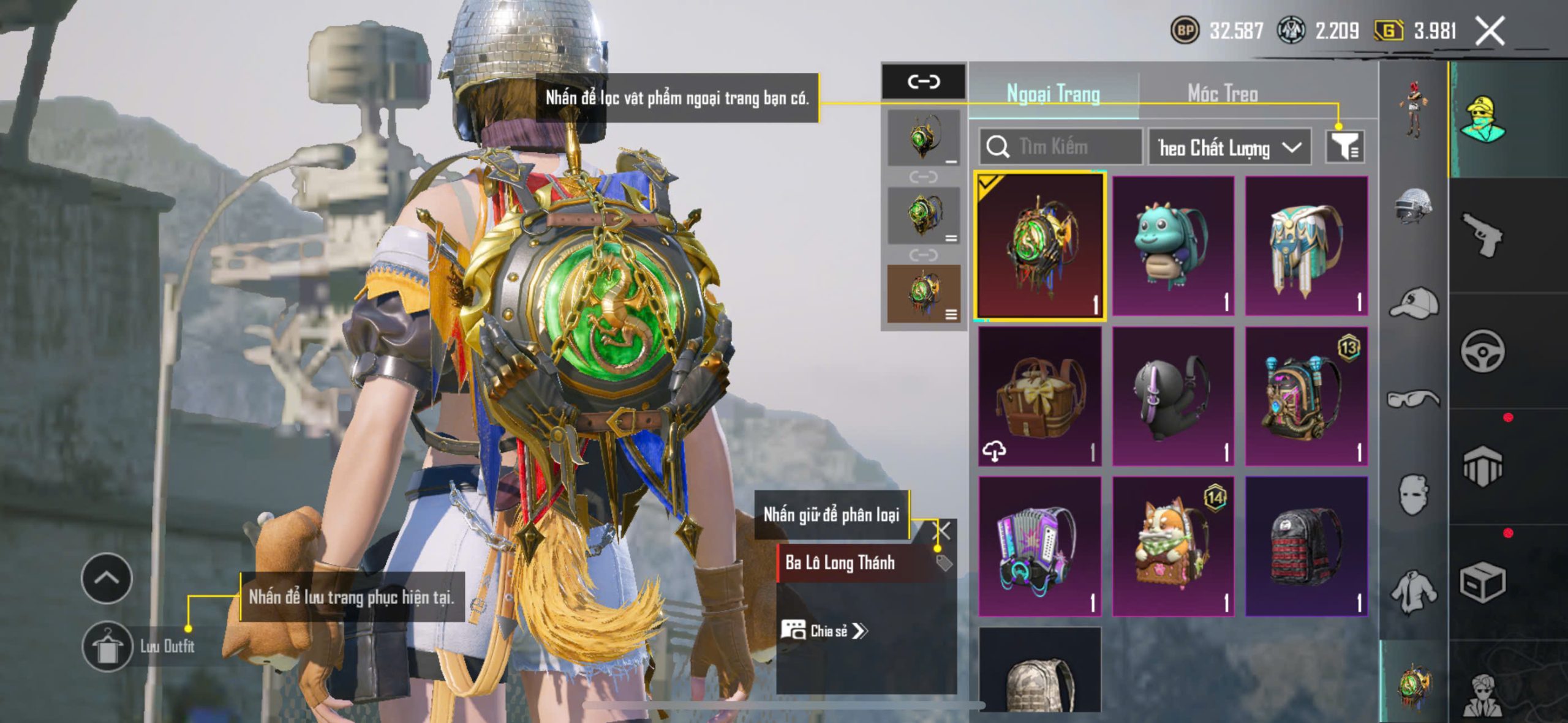Switch to the Móc Treo tab
1568x723 pixels.
pos(1223,94)
